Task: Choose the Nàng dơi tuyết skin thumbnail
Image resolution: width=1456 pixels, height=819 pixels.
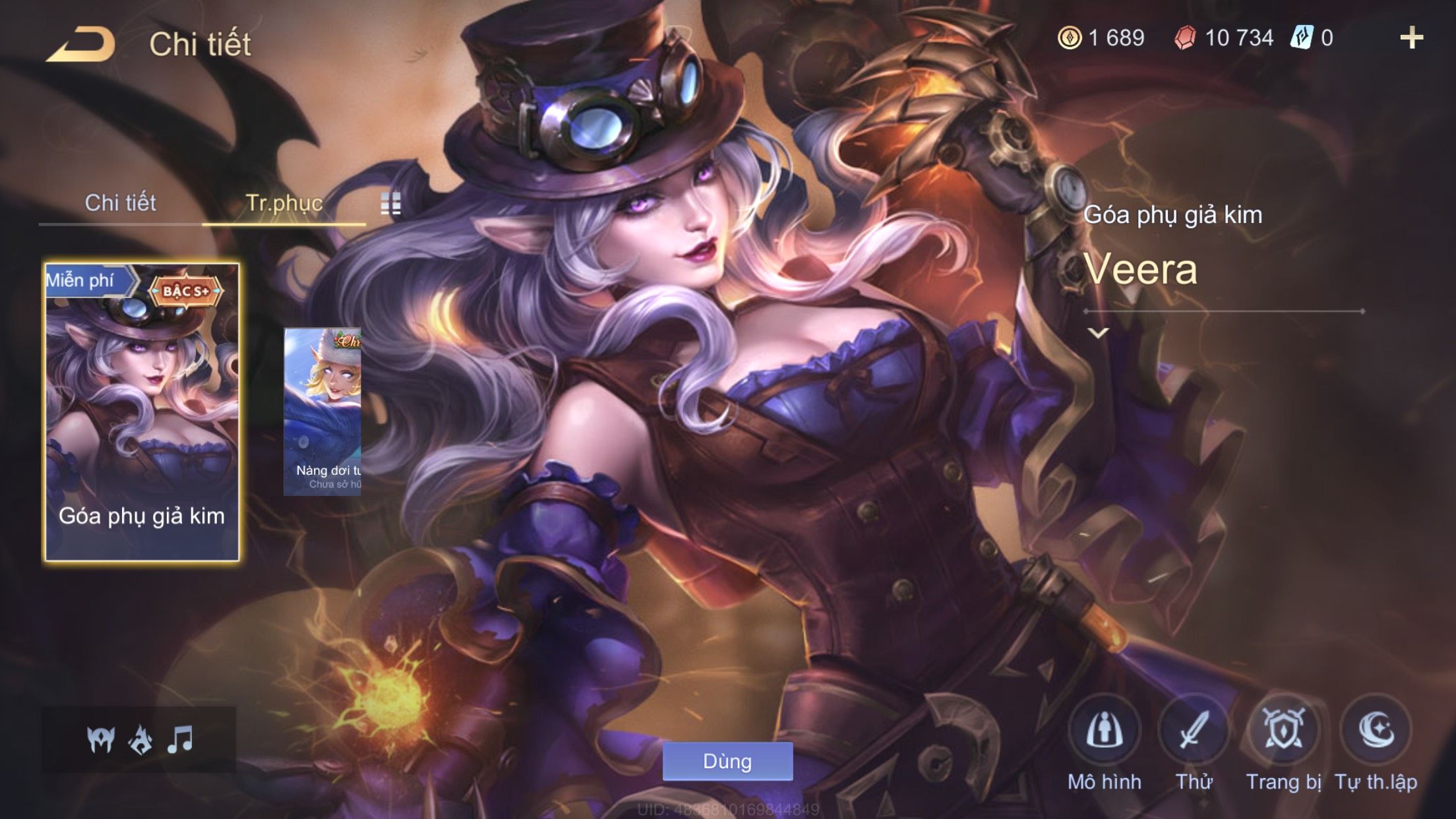Action: [322, 411]
